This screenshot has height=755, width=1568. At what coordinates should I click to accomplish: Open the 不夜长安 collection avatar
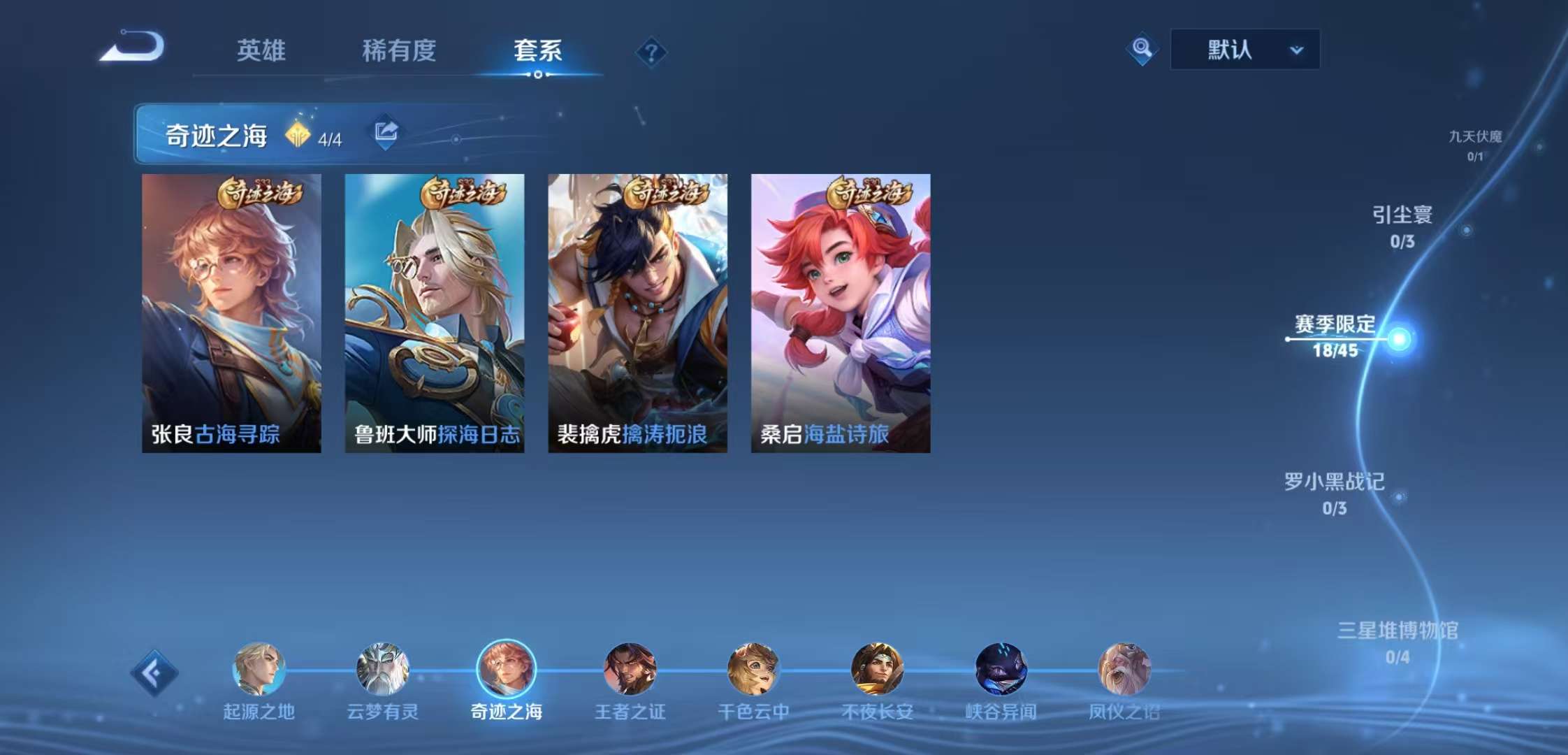[878, 671]
